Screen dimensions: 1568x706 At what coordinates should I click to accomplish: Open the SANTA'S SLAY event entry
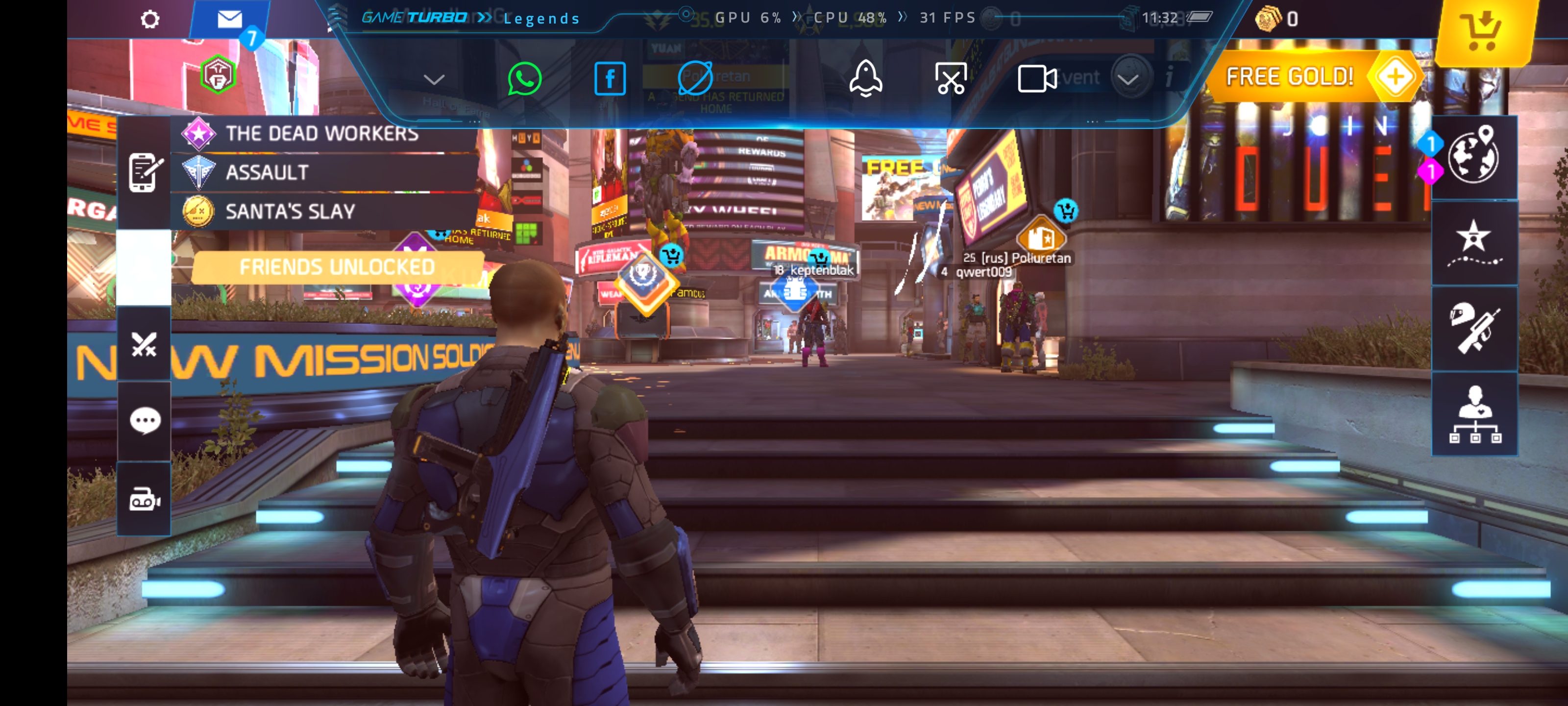coord(291,211)
